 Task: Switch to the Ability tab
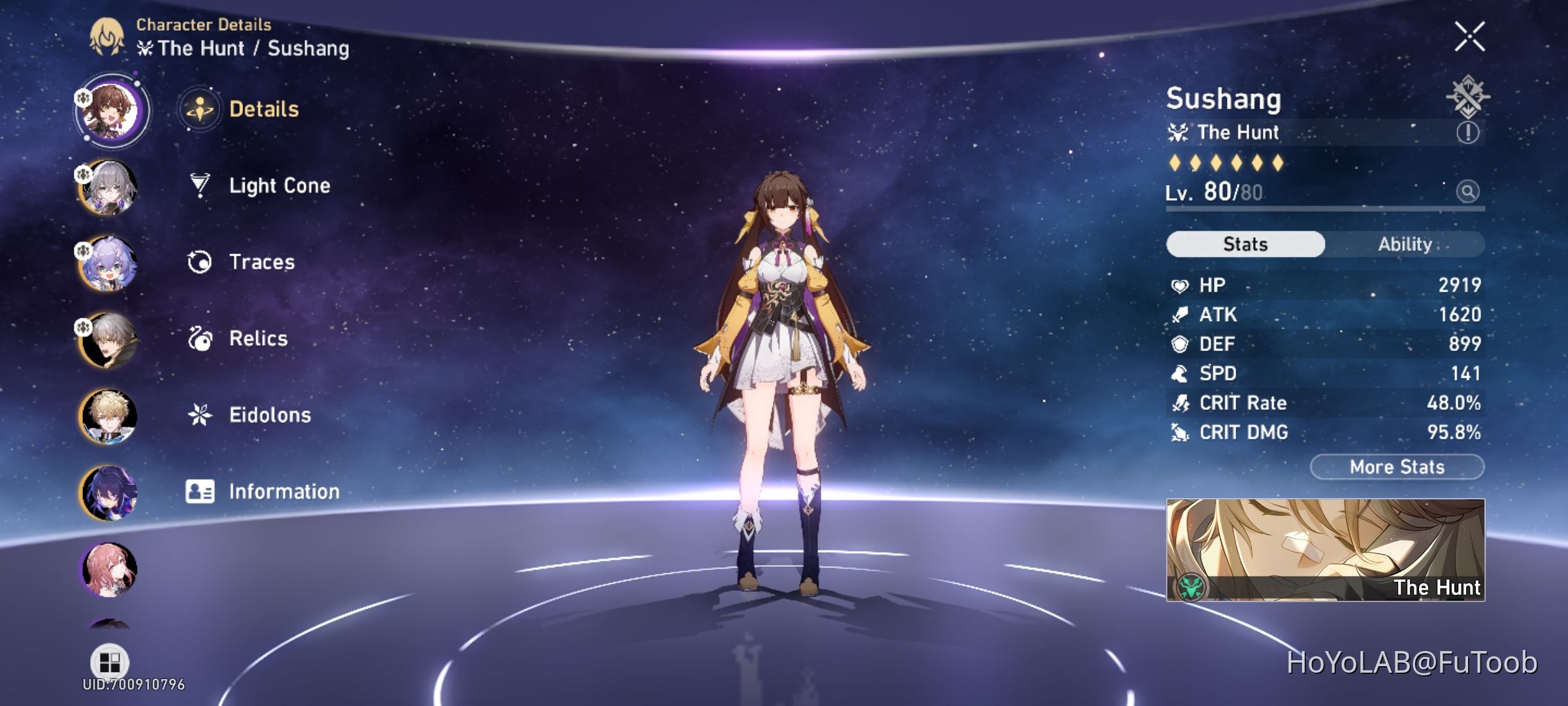coord(1406,244)
